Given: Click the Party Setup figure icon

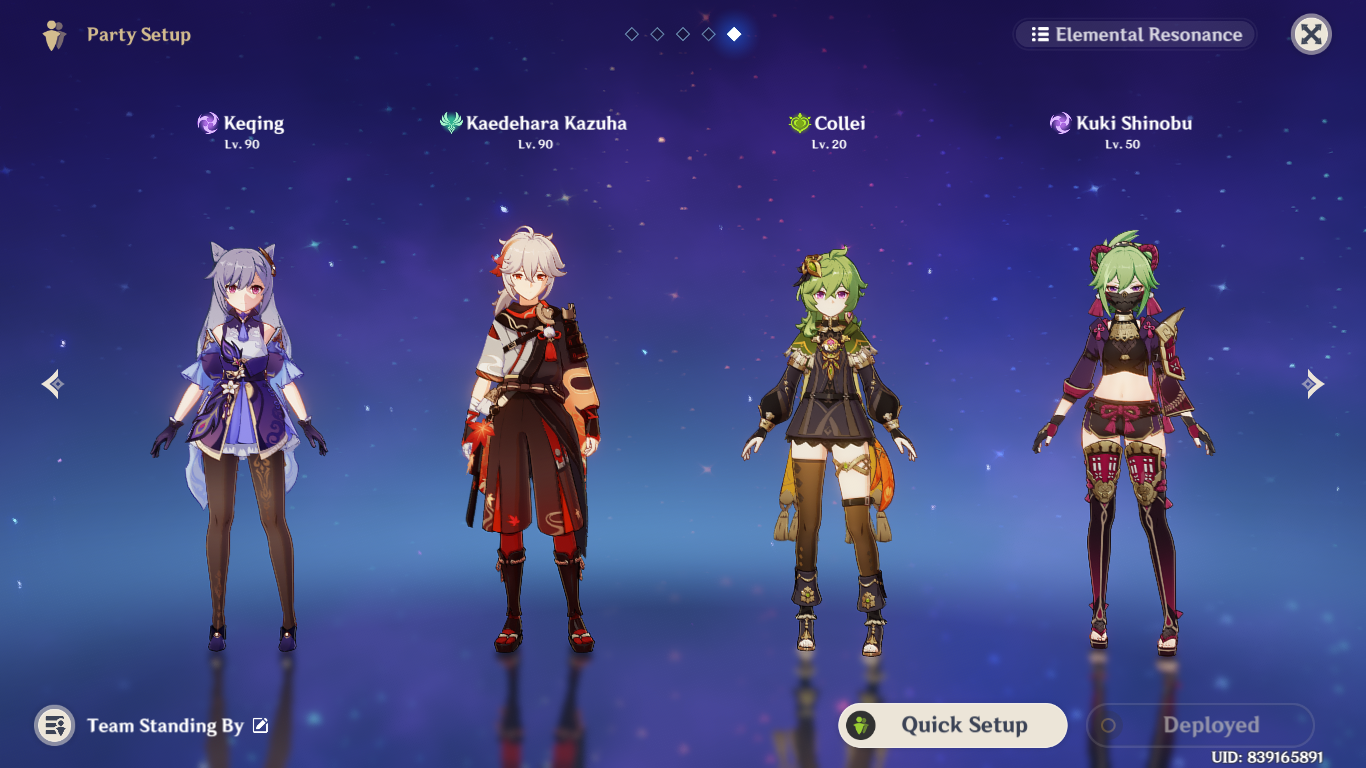Looking at the screenshot, I should [55, 34].
